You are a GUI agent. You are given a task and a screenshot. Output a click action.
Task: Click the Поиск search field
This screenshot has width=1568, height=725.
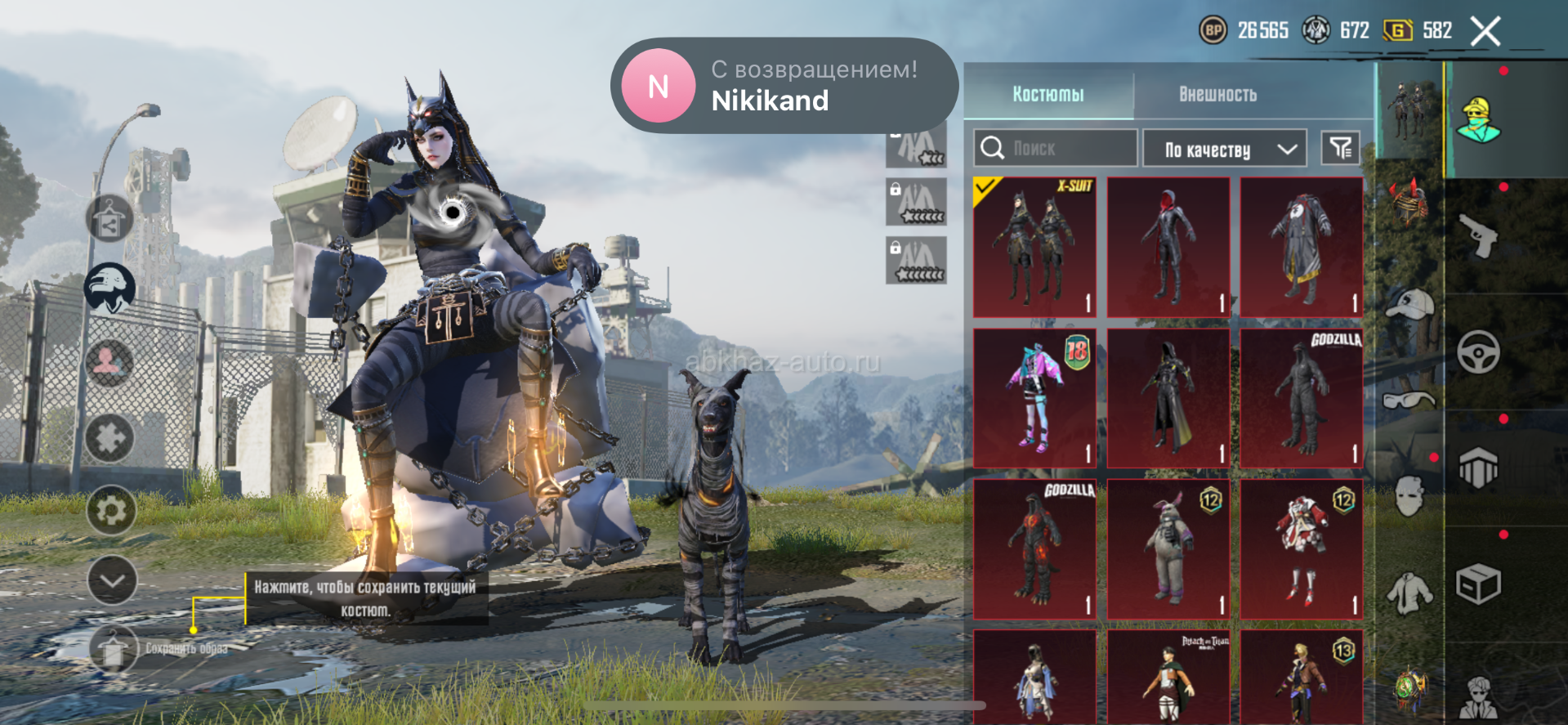[1056, 148]
